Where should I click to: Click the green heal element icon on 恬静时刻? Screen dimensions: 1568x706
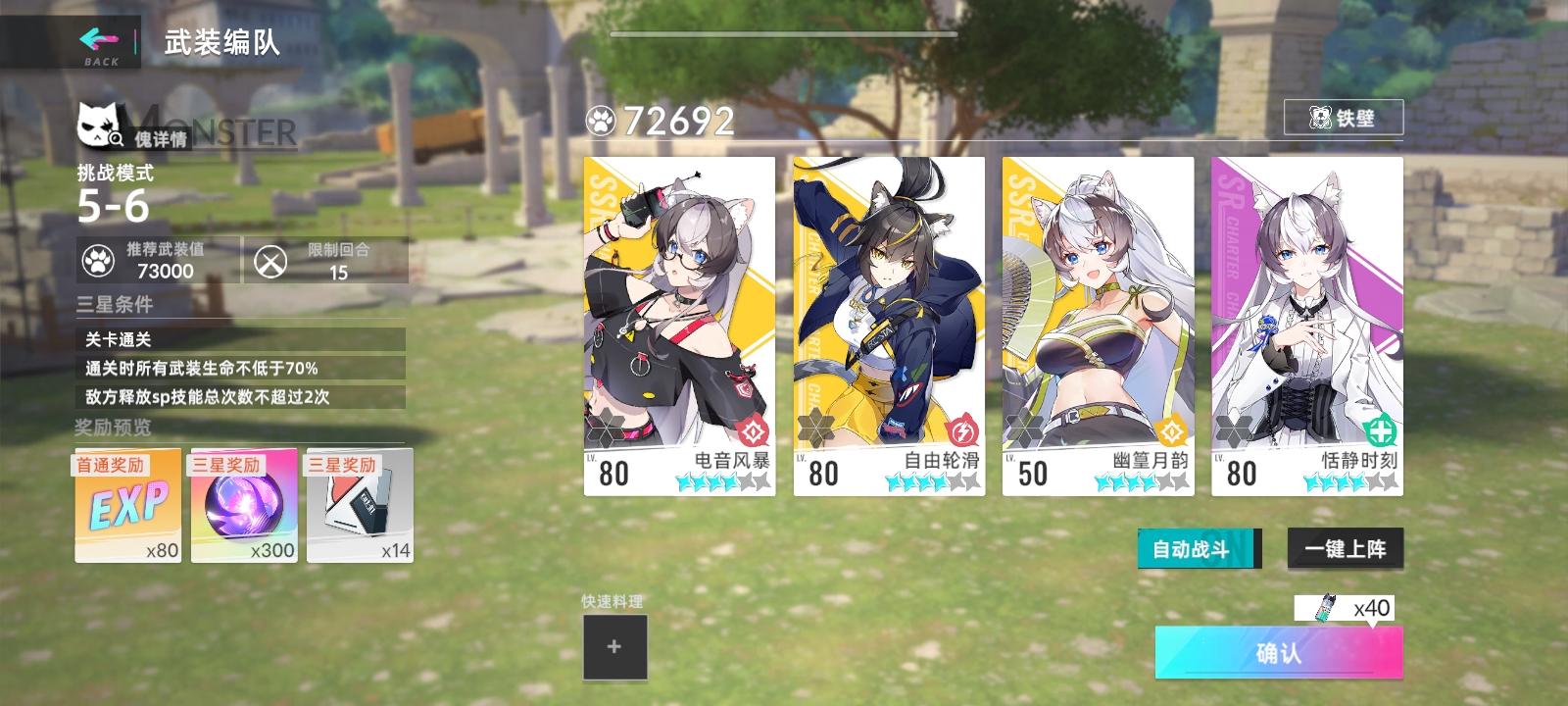[1381, 431]
